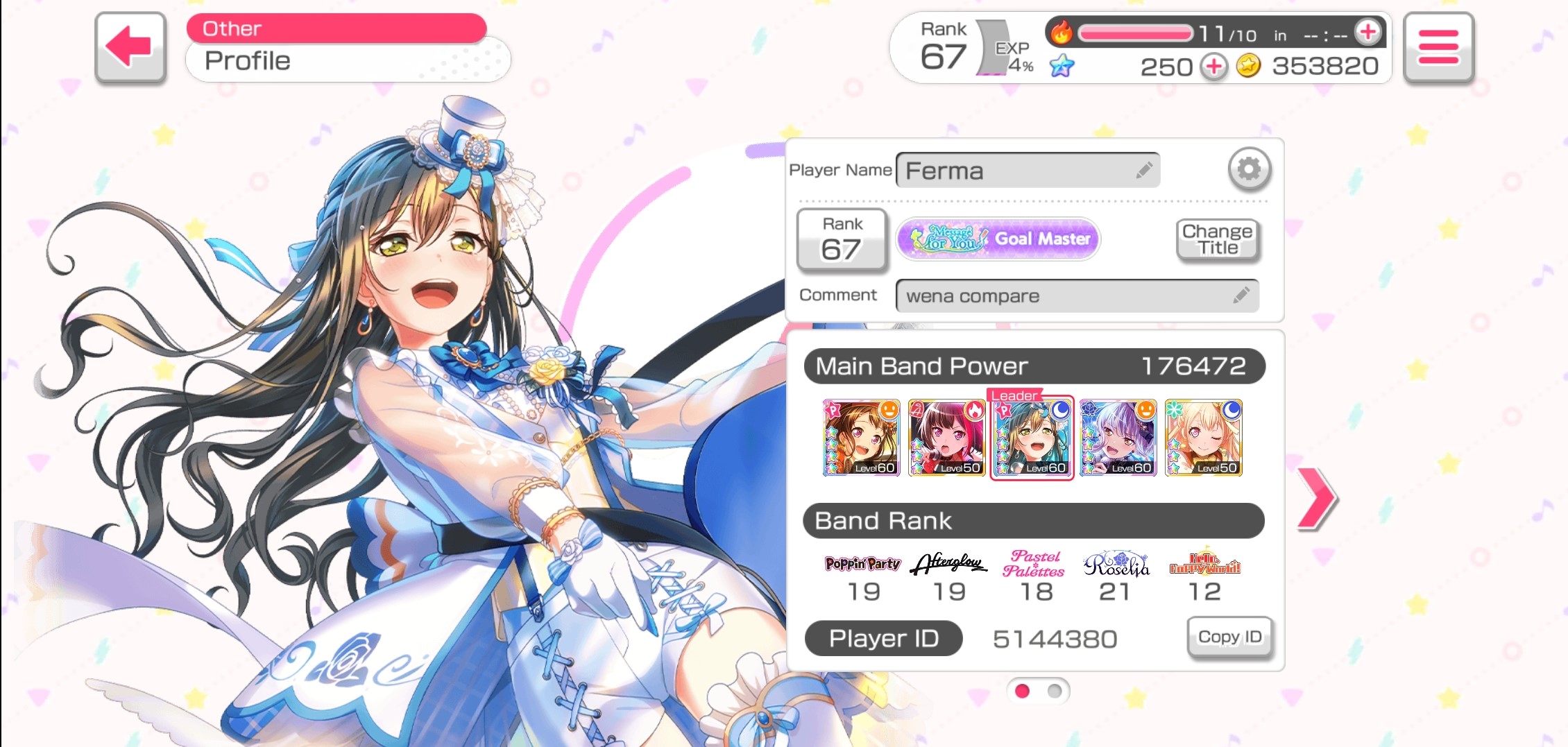Select the silver-haired Level 60 member card
This screenshot has height=747, width=1568.
point(1118,438)
